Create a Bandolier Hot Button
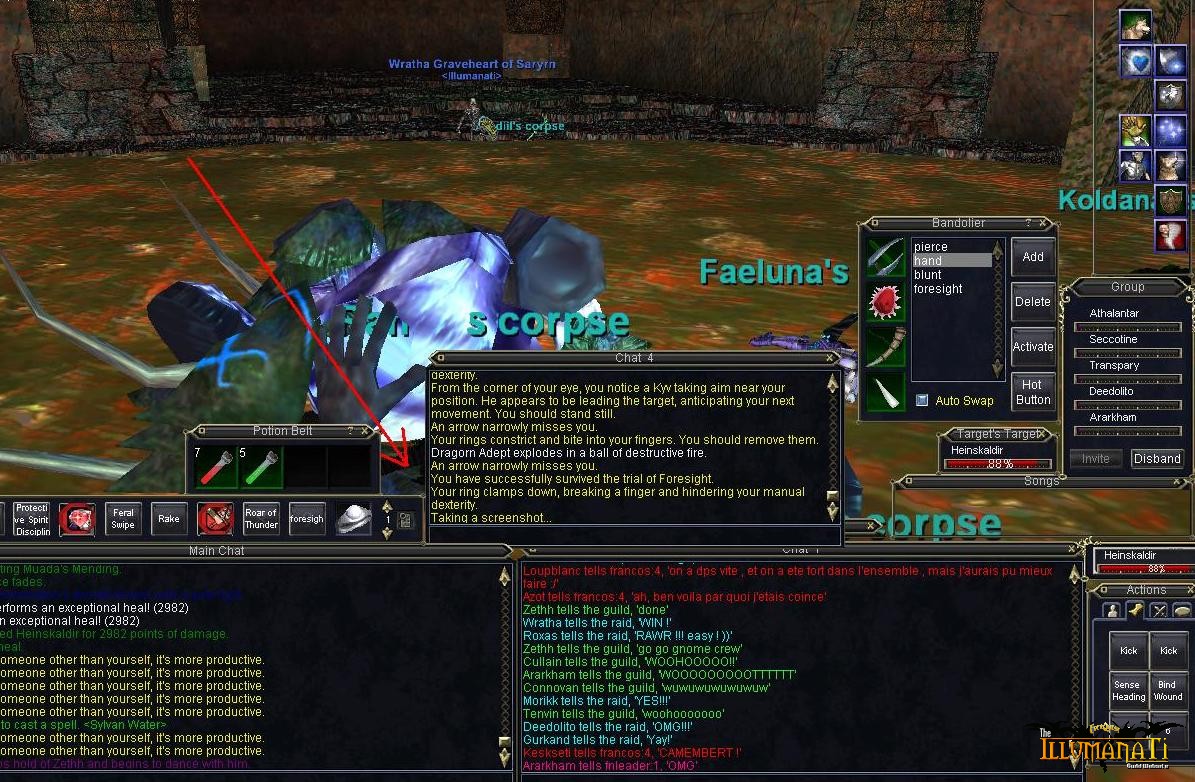 coord(1033,392)
